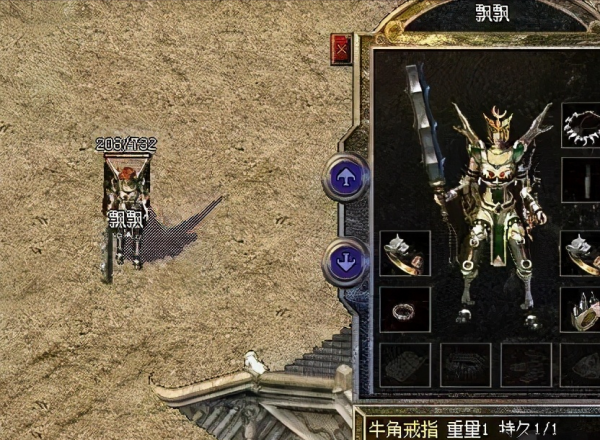Close the character equipment panel
This screenshot has width=600, height=440.
tap(342, 48)
